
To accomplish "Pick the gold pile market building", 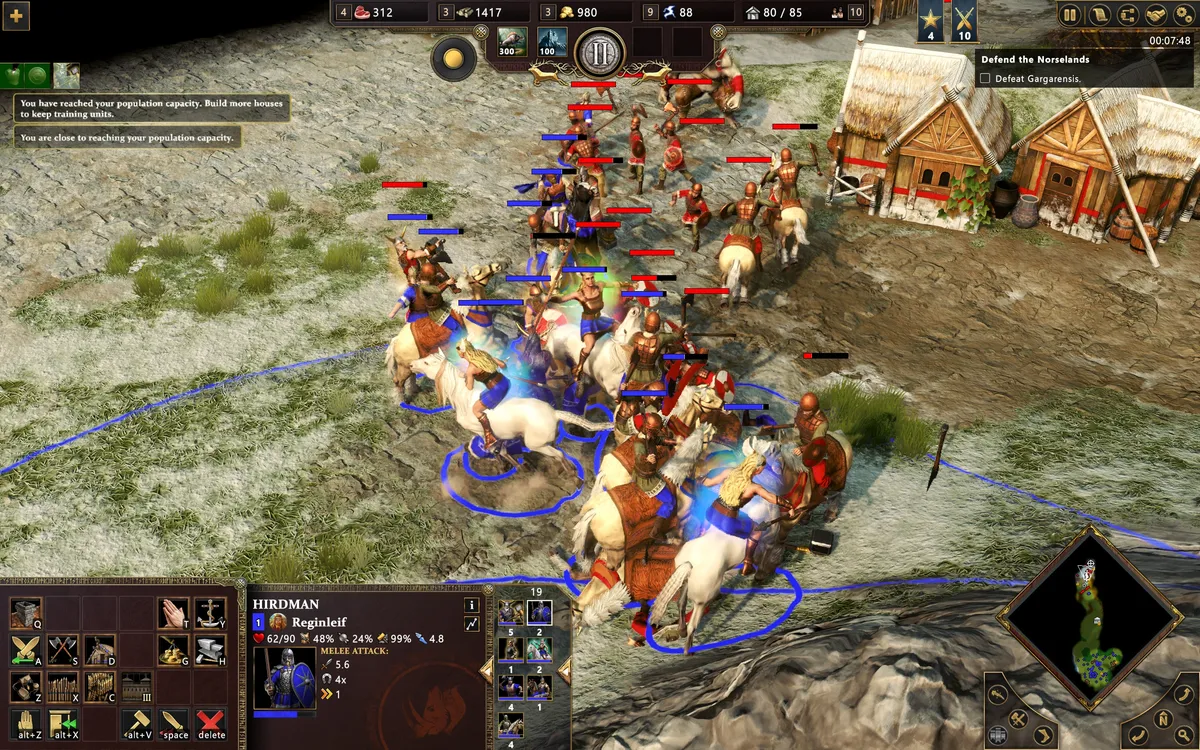I will point(173,650).
